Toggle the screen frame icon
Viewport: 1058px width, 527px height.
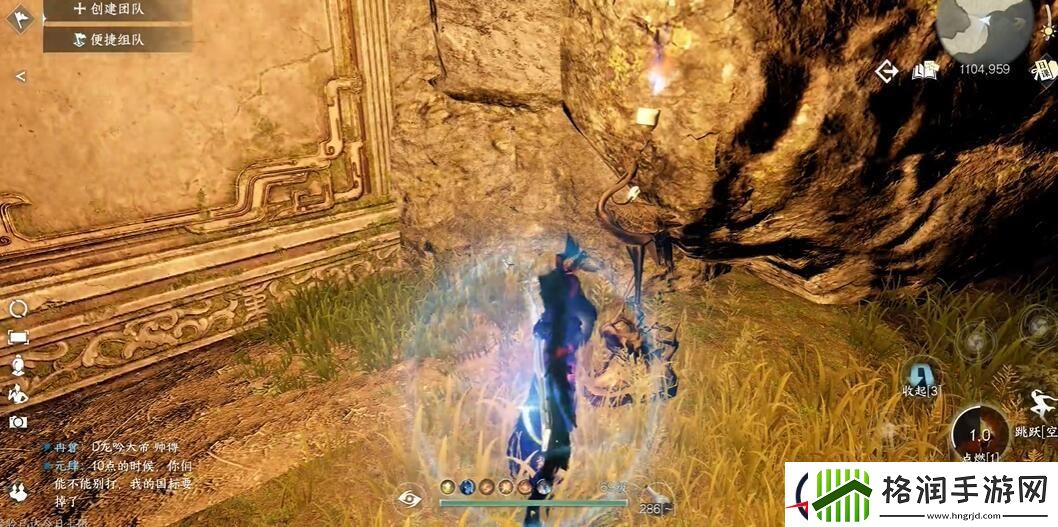(x=18, y=337)
